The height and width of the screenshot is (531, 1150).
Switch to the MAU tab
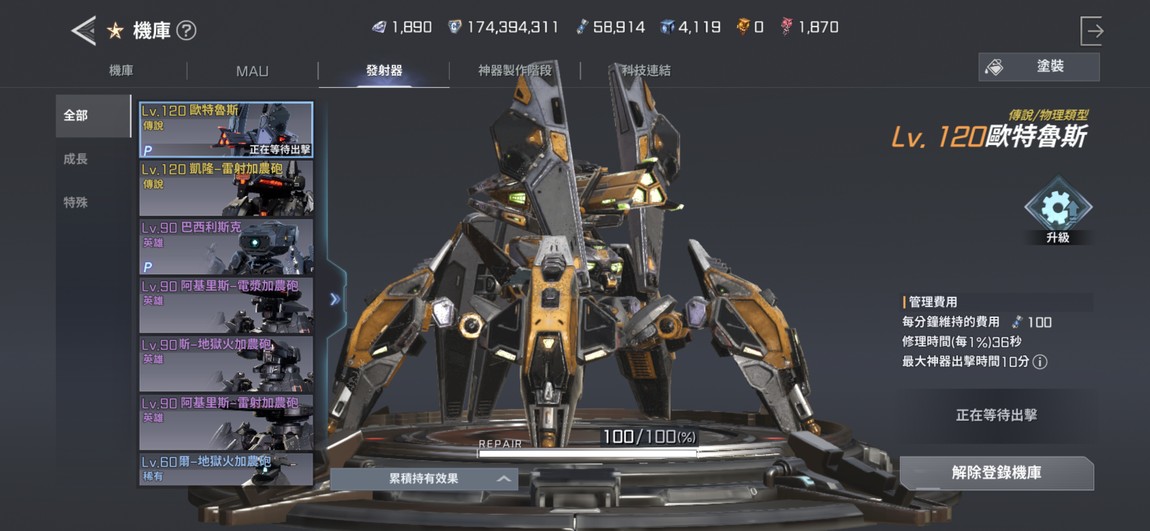pyautogui.click(x=252, y=71)
